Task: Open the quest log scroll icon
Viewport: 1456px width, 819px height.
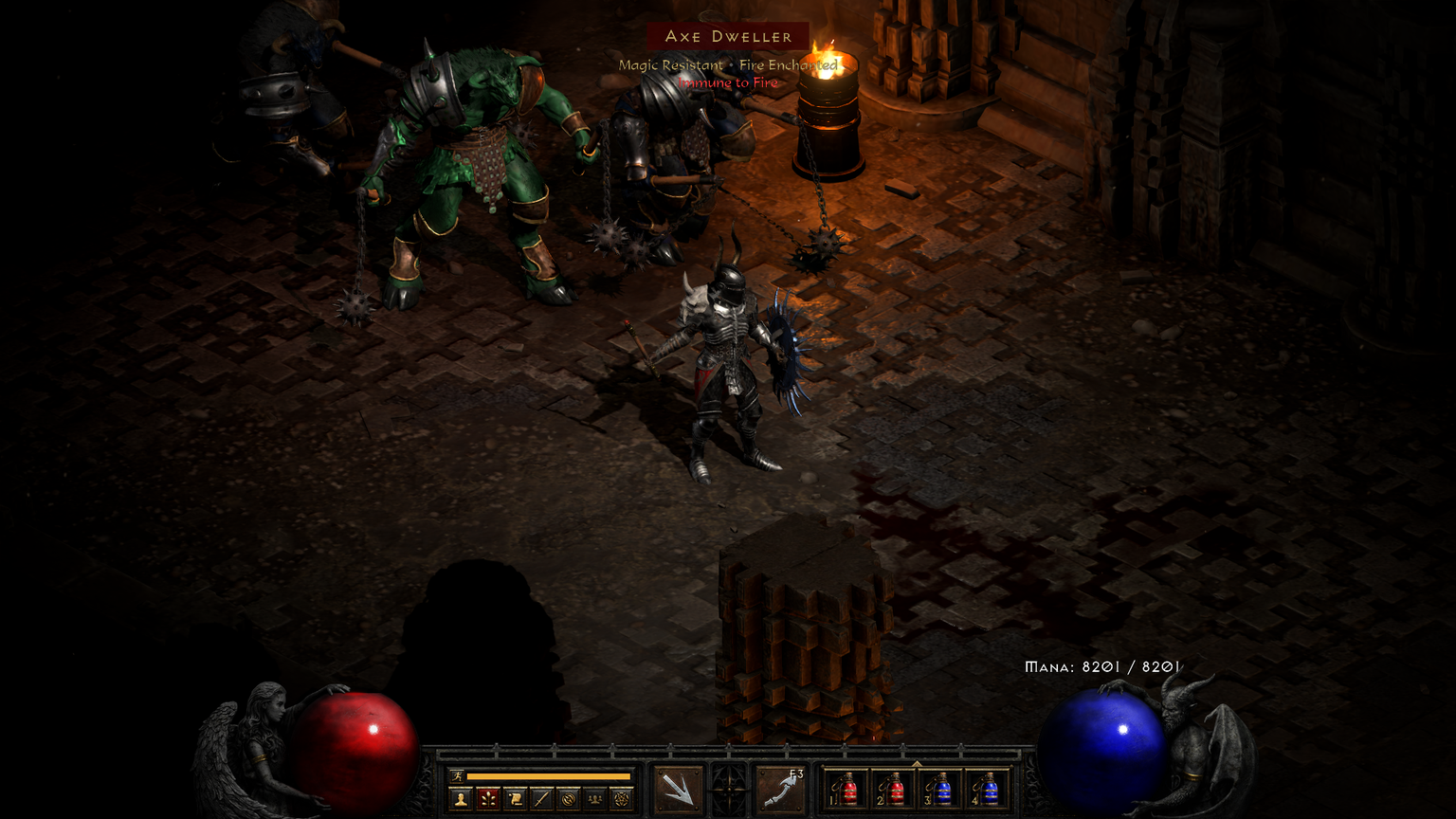Action: [x=515, y=799]
